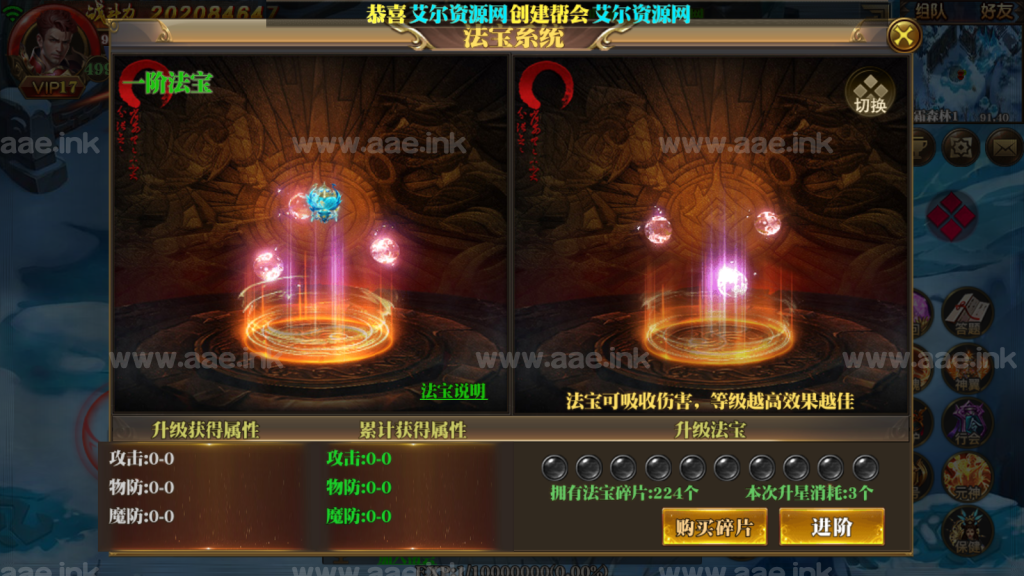Click the square target icon beside mail
1024x576 pixels.
(961, 147)
